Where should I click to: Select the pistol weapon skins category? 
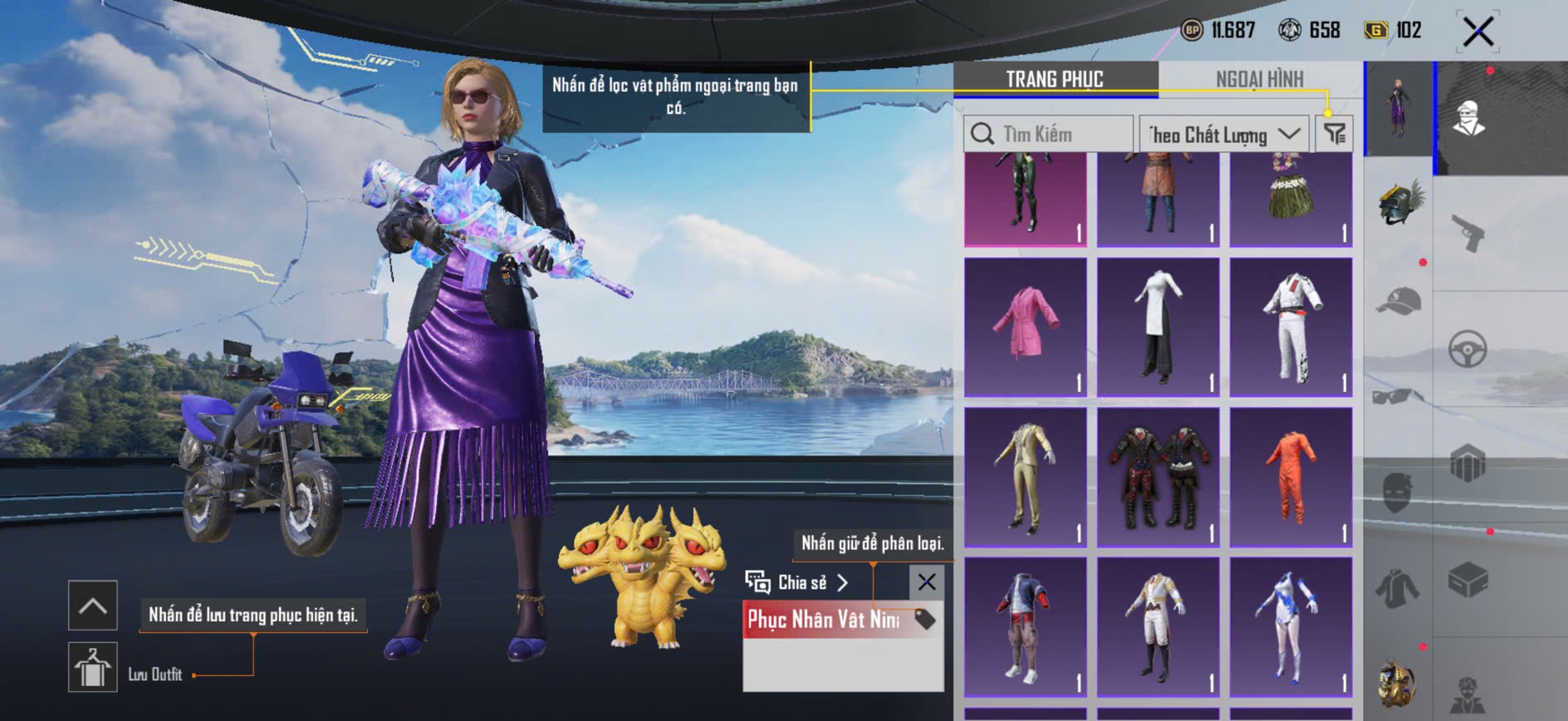coord(1468,233)
